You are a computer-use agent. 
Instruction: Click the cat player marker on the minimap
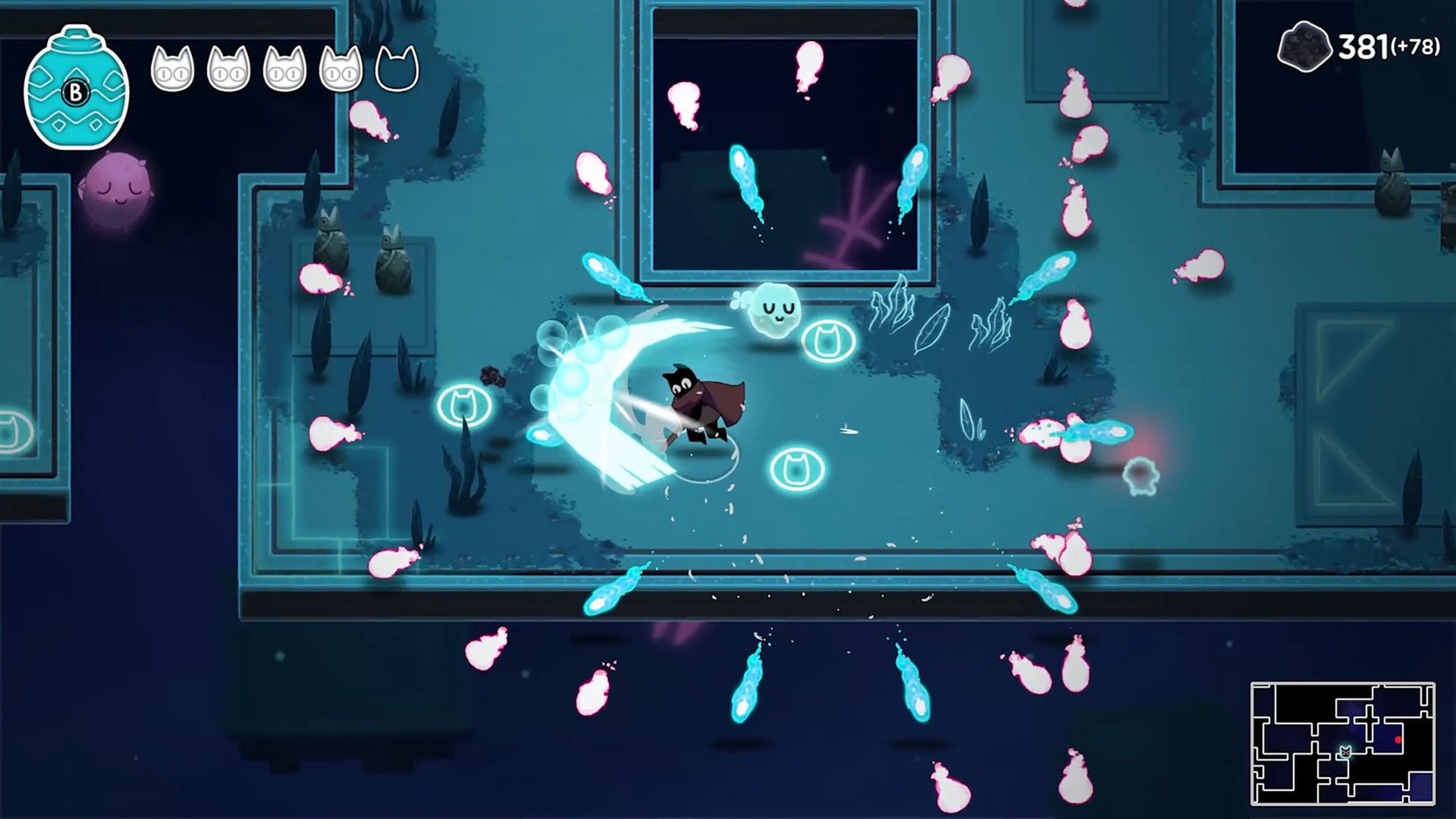click(1345, 752)
